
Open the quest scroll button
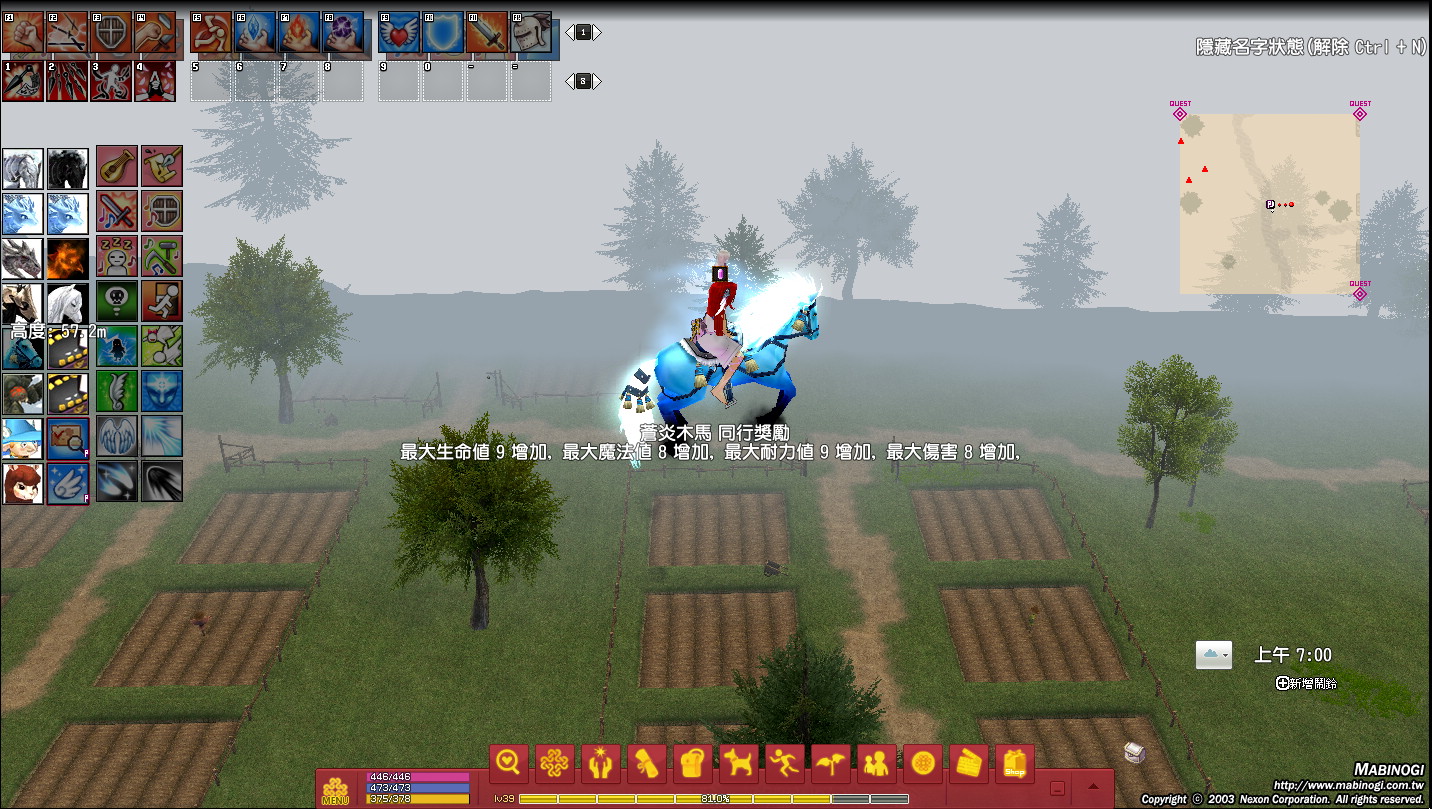(647, 765)
